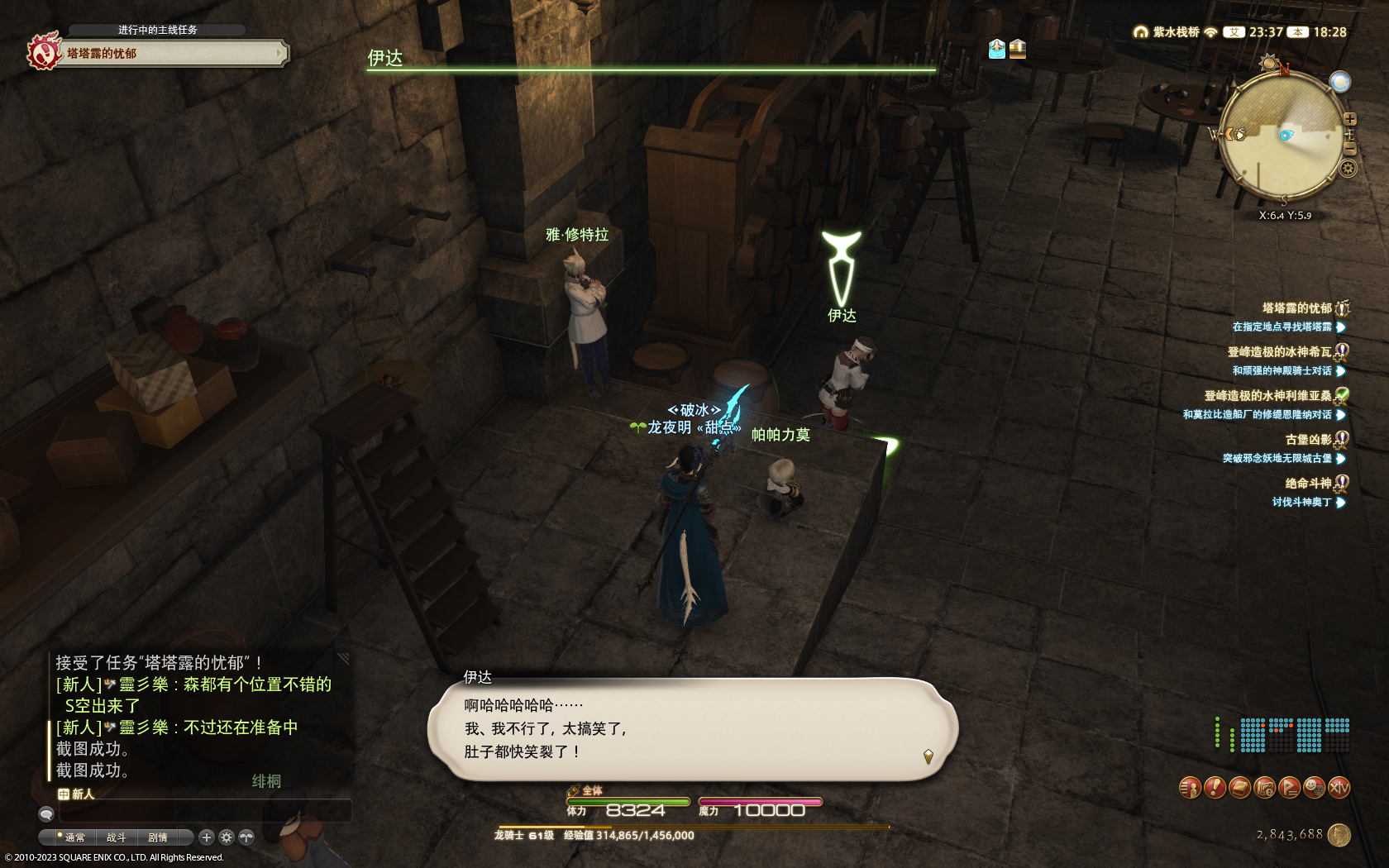Check the sunny weather icon beside the minimap
This screenshot has width=1389, height=868.
pyautogui.click(x=1339, y=81)
